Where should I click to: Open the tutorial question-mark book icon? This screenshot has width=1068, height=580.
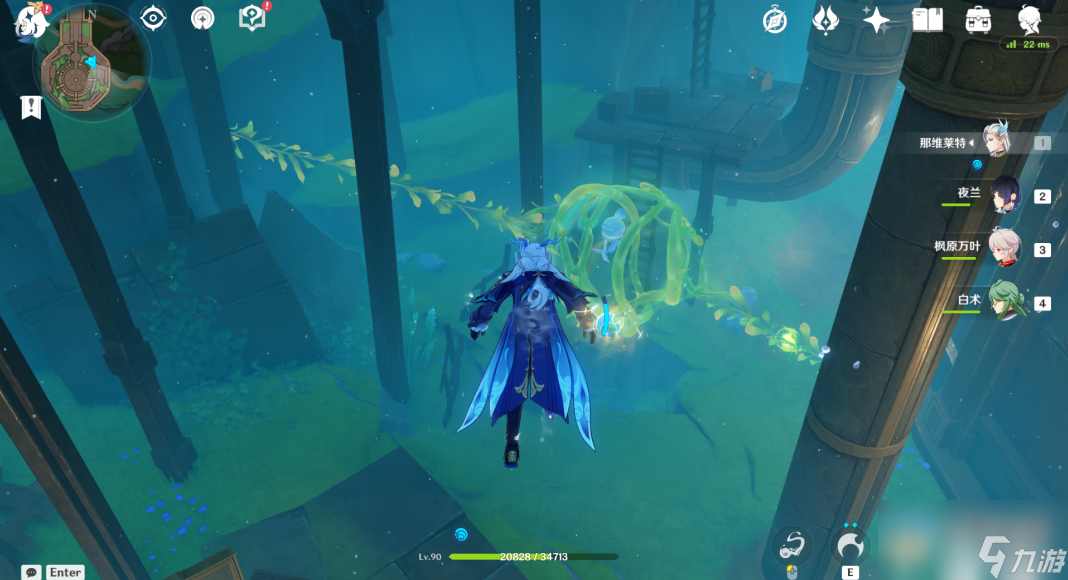[x=252, y=18]
